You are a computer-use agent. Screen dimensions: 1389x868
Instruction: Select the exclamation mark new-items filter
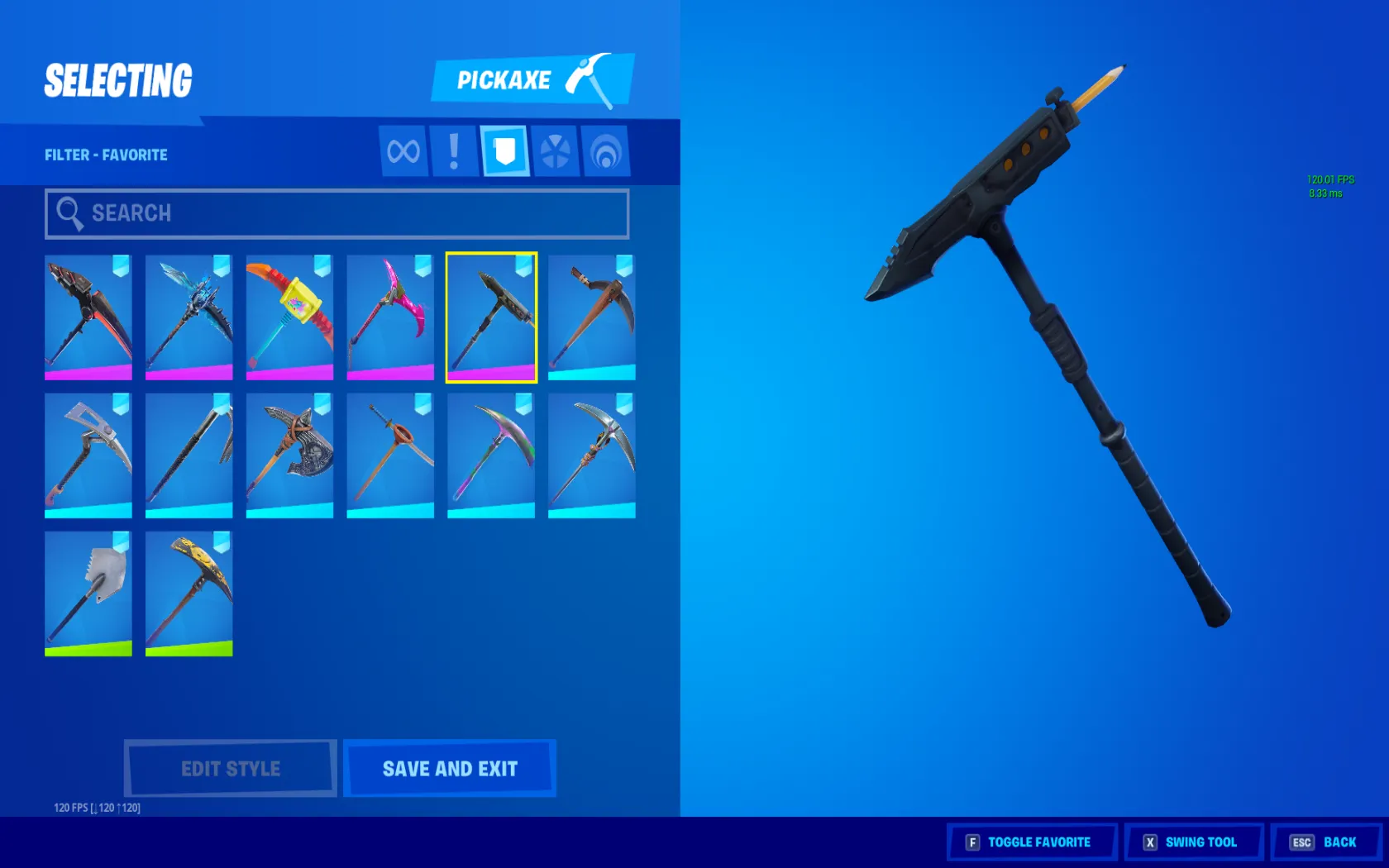[x=454, y=151]
